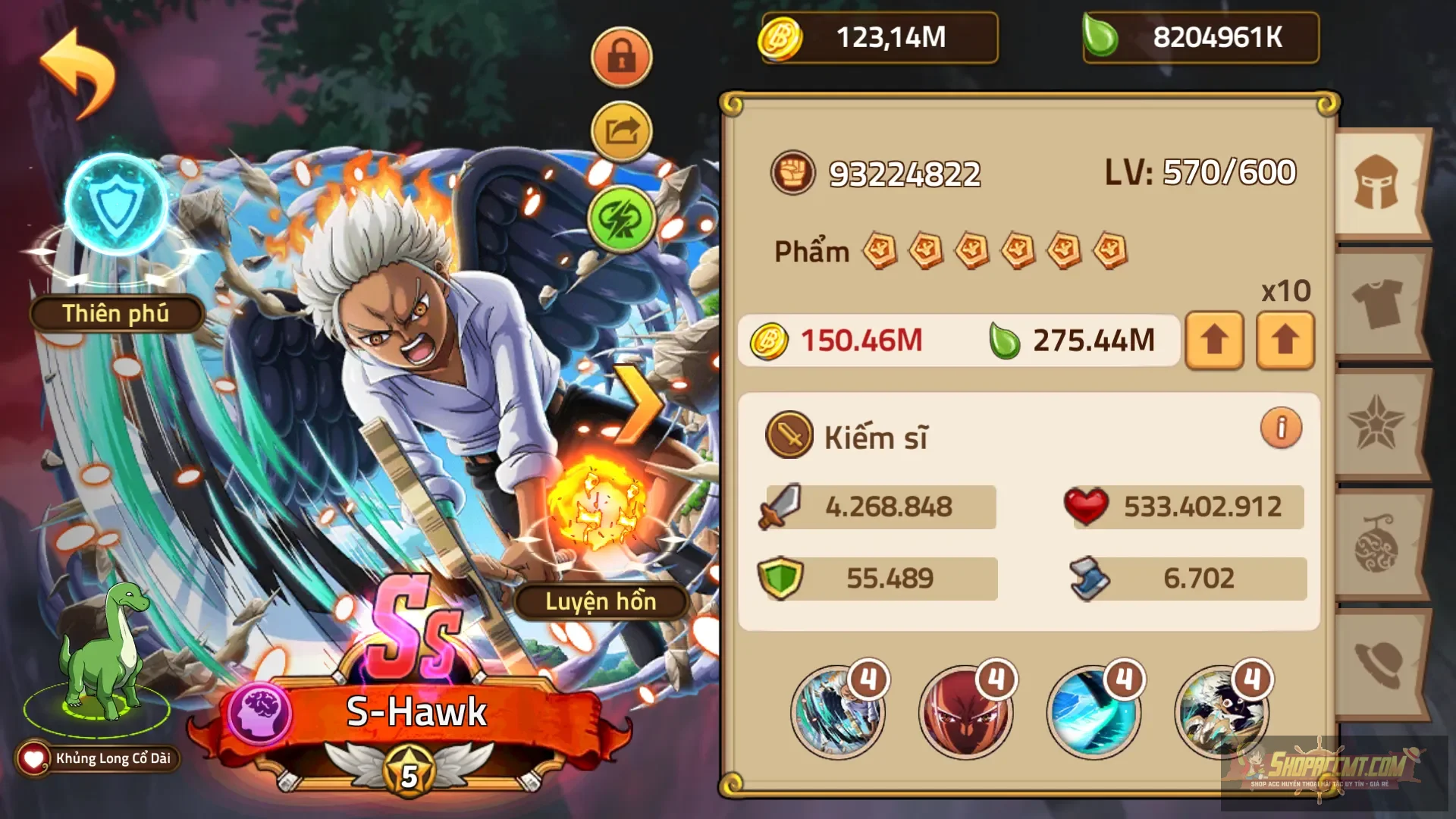Image resolution: width=1456 pixels, height=819 pixels.
Task: Tap the last skill icon in the row
Action: click(x=1221, y=711)
